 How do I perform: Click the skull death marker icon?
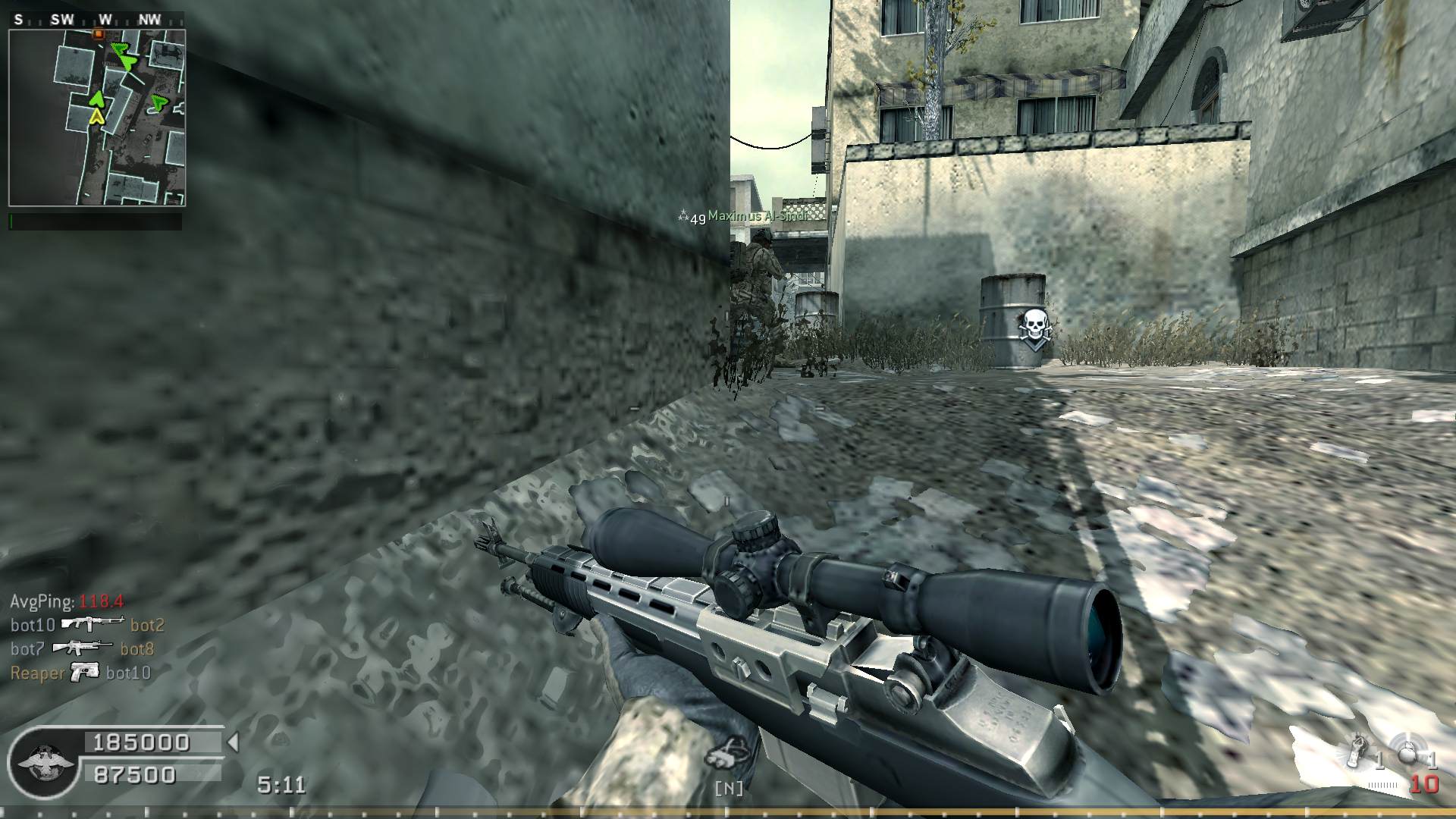point(1033,328)
